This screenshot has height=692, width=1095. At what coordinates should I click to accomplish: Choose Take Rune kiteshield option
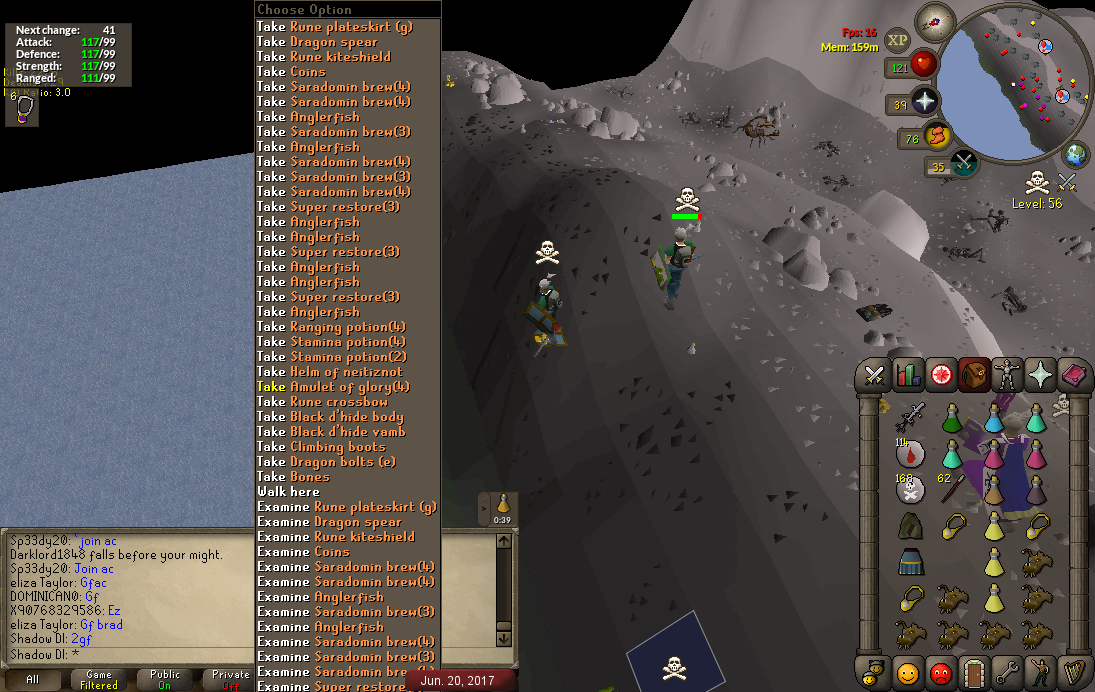pyautogui.click(x=323, y=57)
